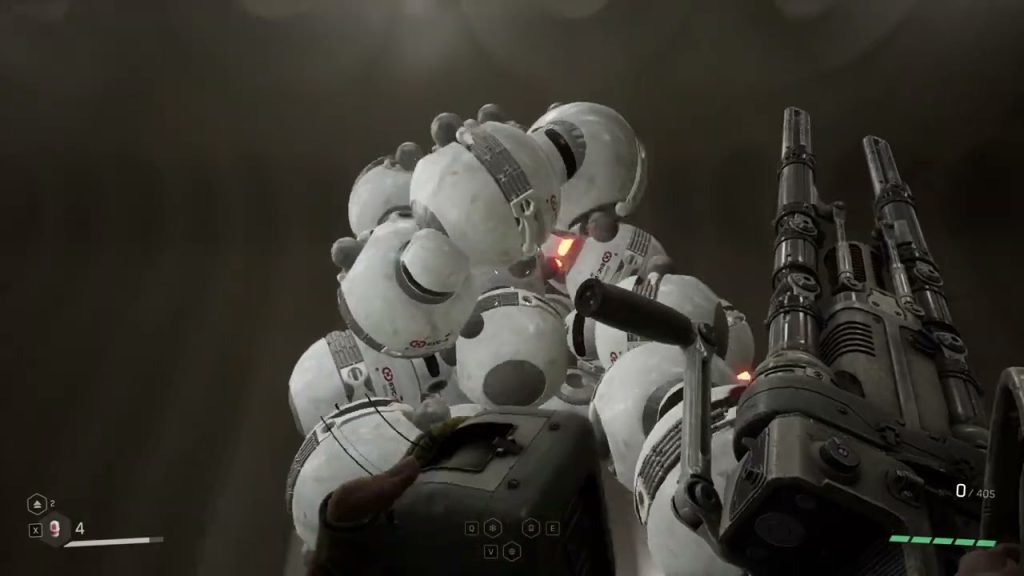Activate the hexagon ability beside the V key

coord(510,550)
